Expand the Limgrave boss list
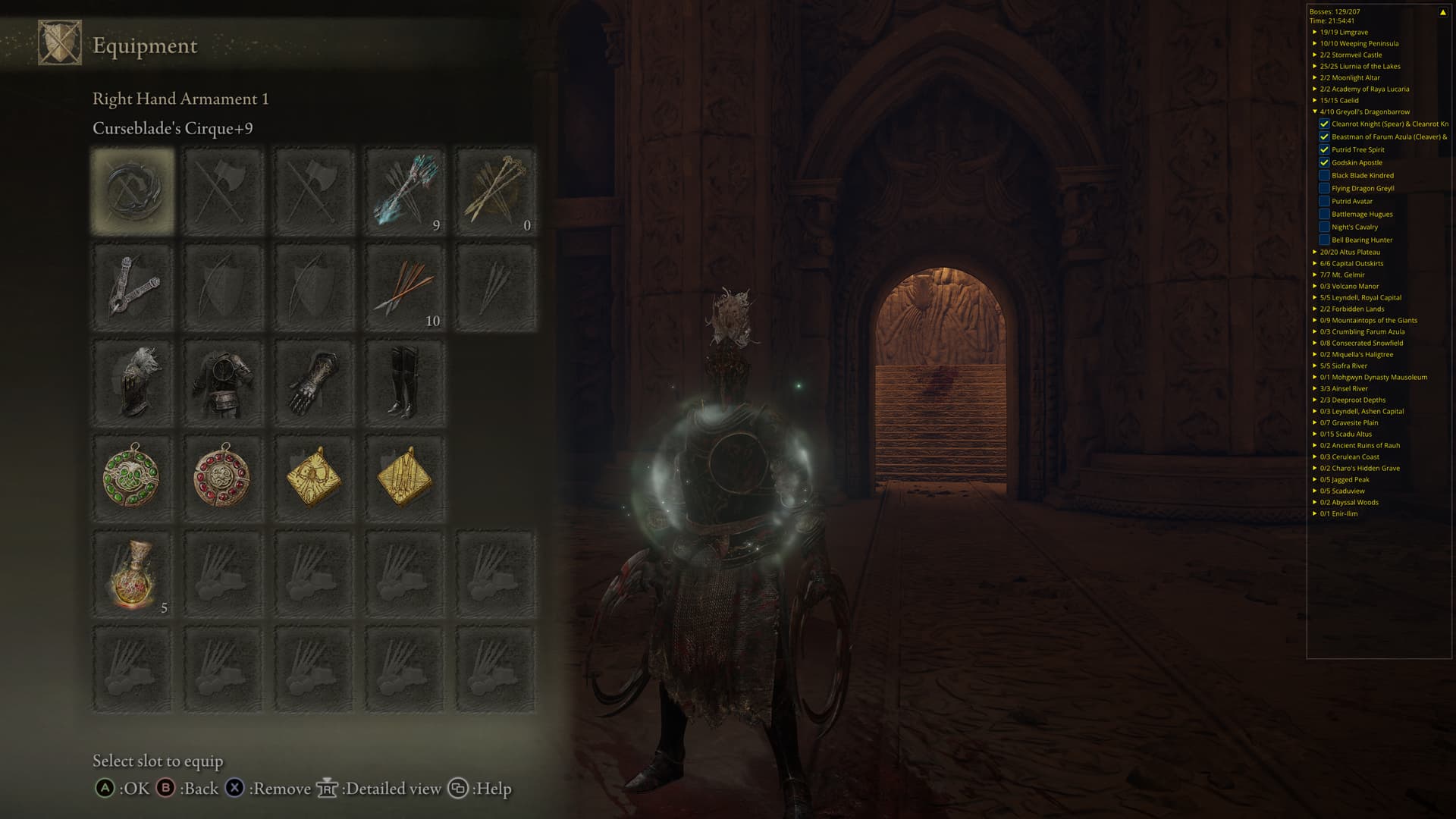The height and width of the screenshot is (819, 1456). coord(1315,32)
